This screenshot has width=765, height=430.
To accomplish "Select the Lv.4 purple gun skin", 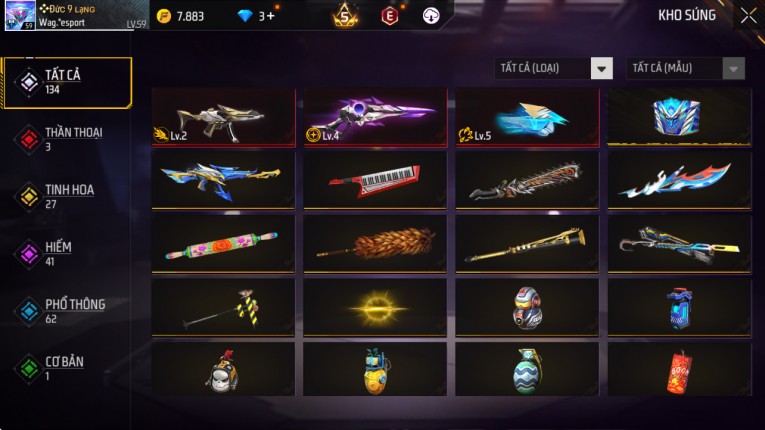I will (375, 117).
